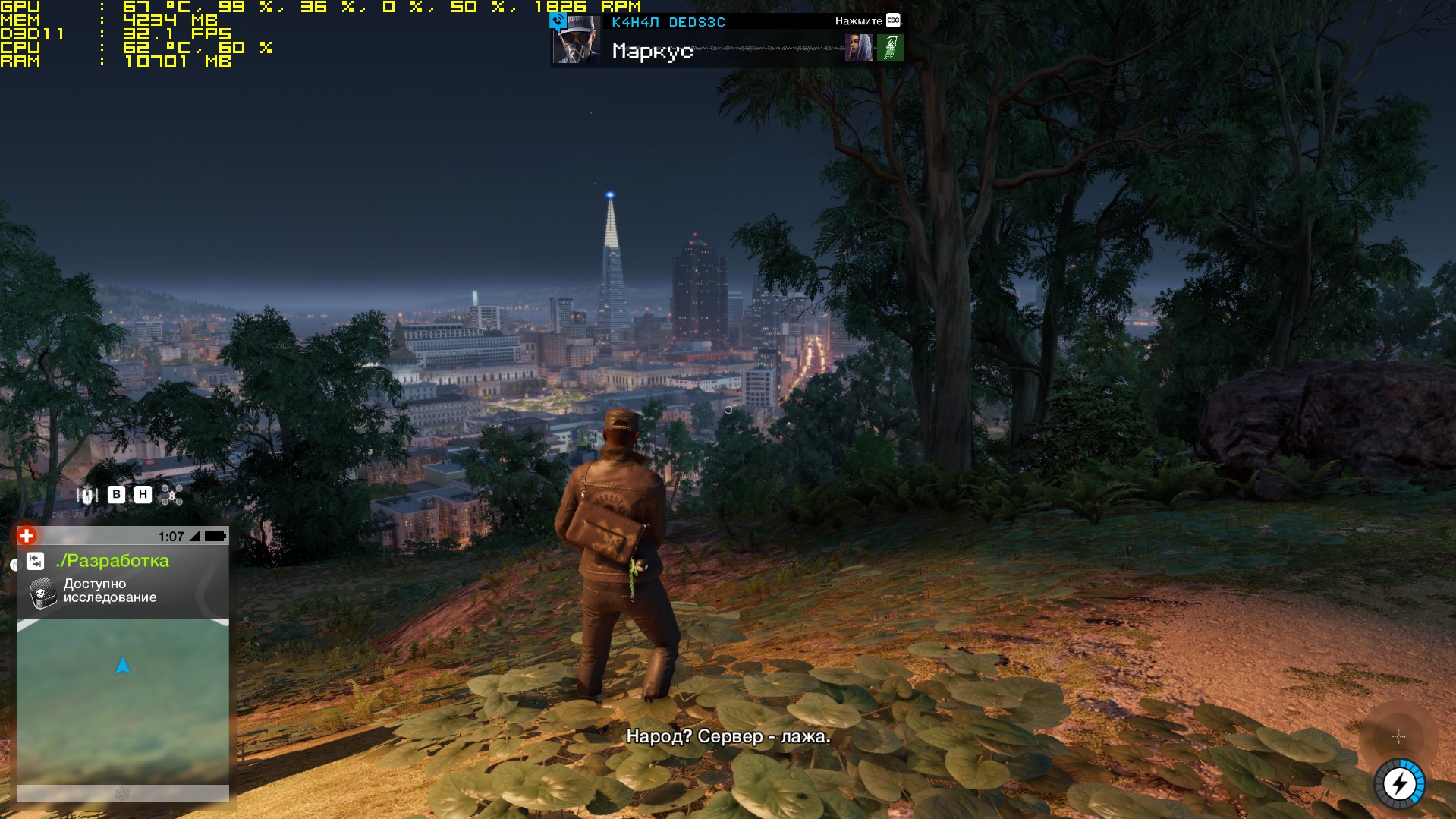Click the red medical cross phone icon

(27, 536)
